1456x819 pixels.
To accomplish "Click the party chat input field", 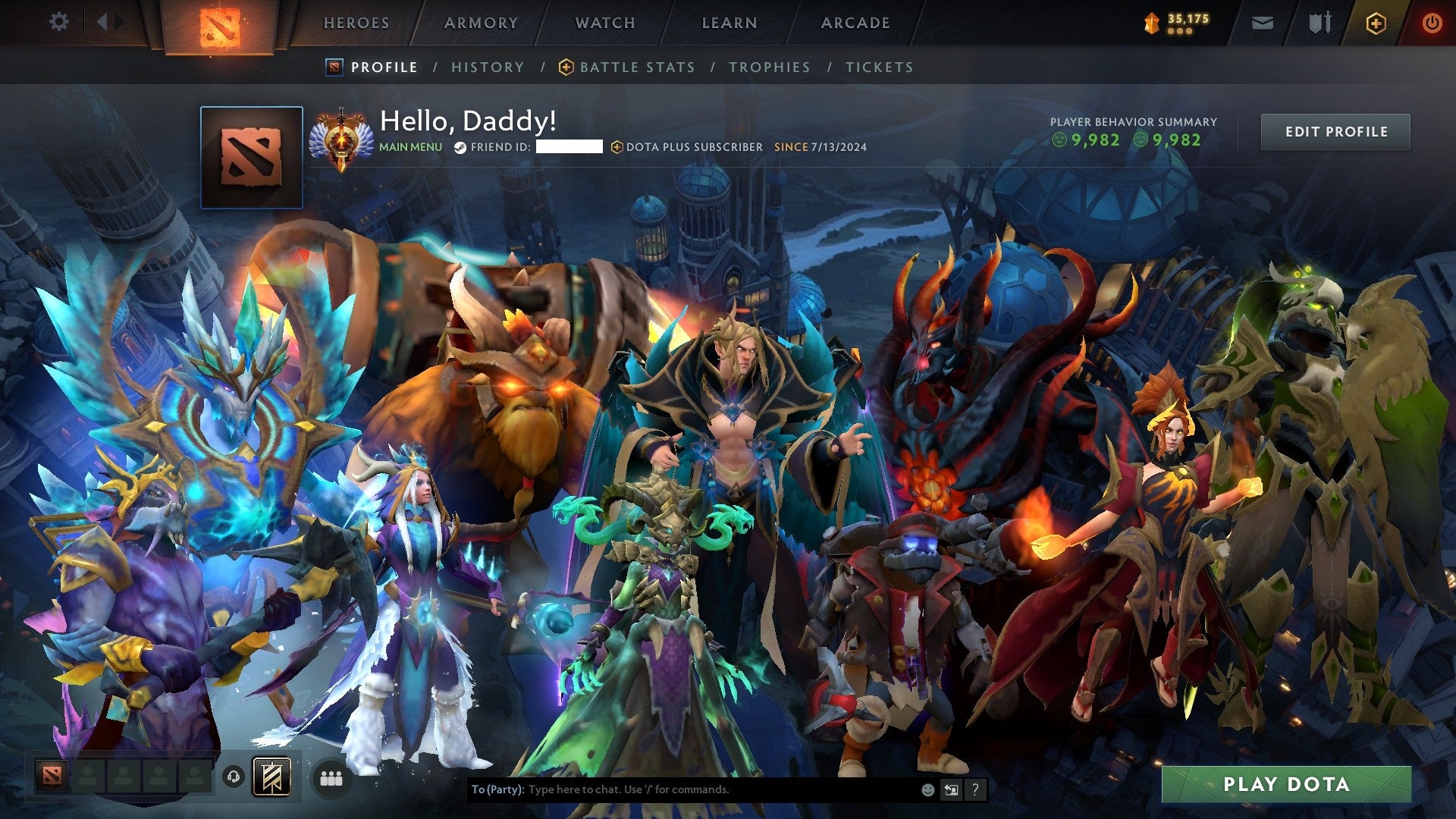I will pyautogui.click(x=682, y=789).
